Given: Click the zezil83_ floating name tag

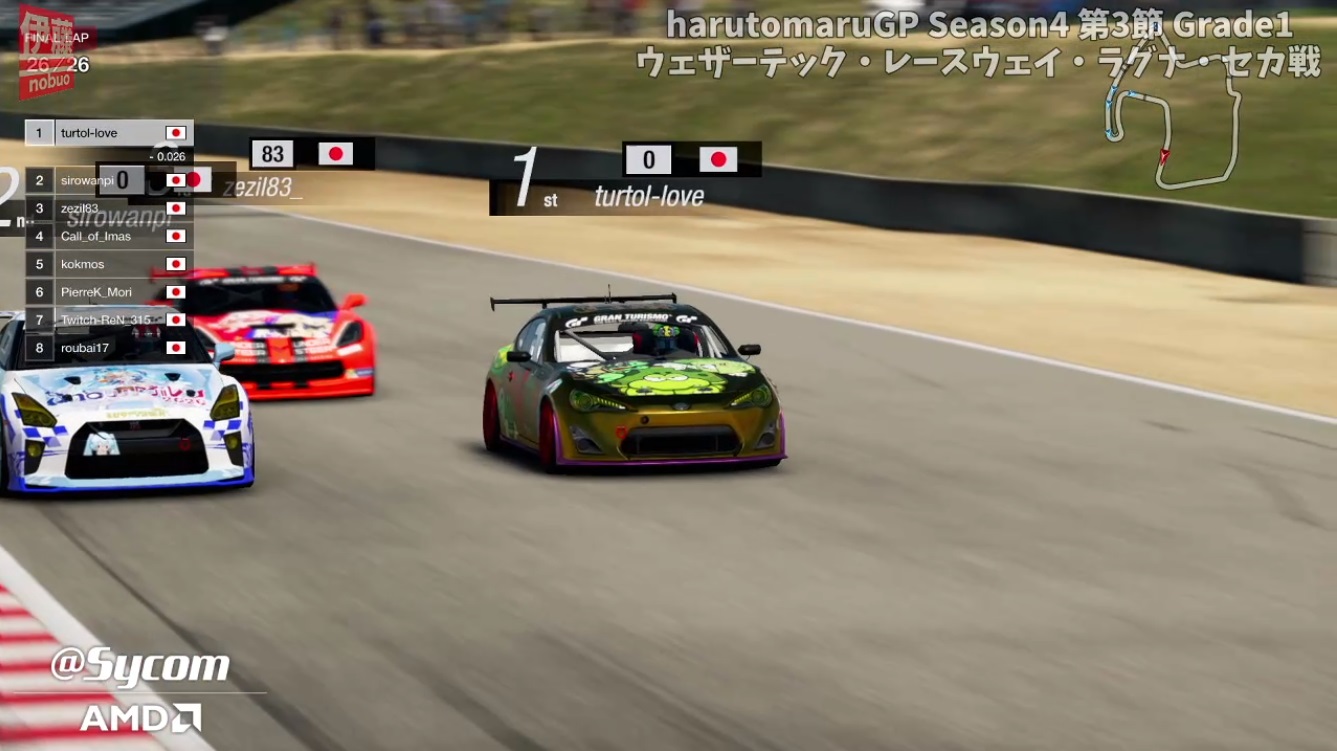Looking at the screenshot, I should [x=264, y=186].
